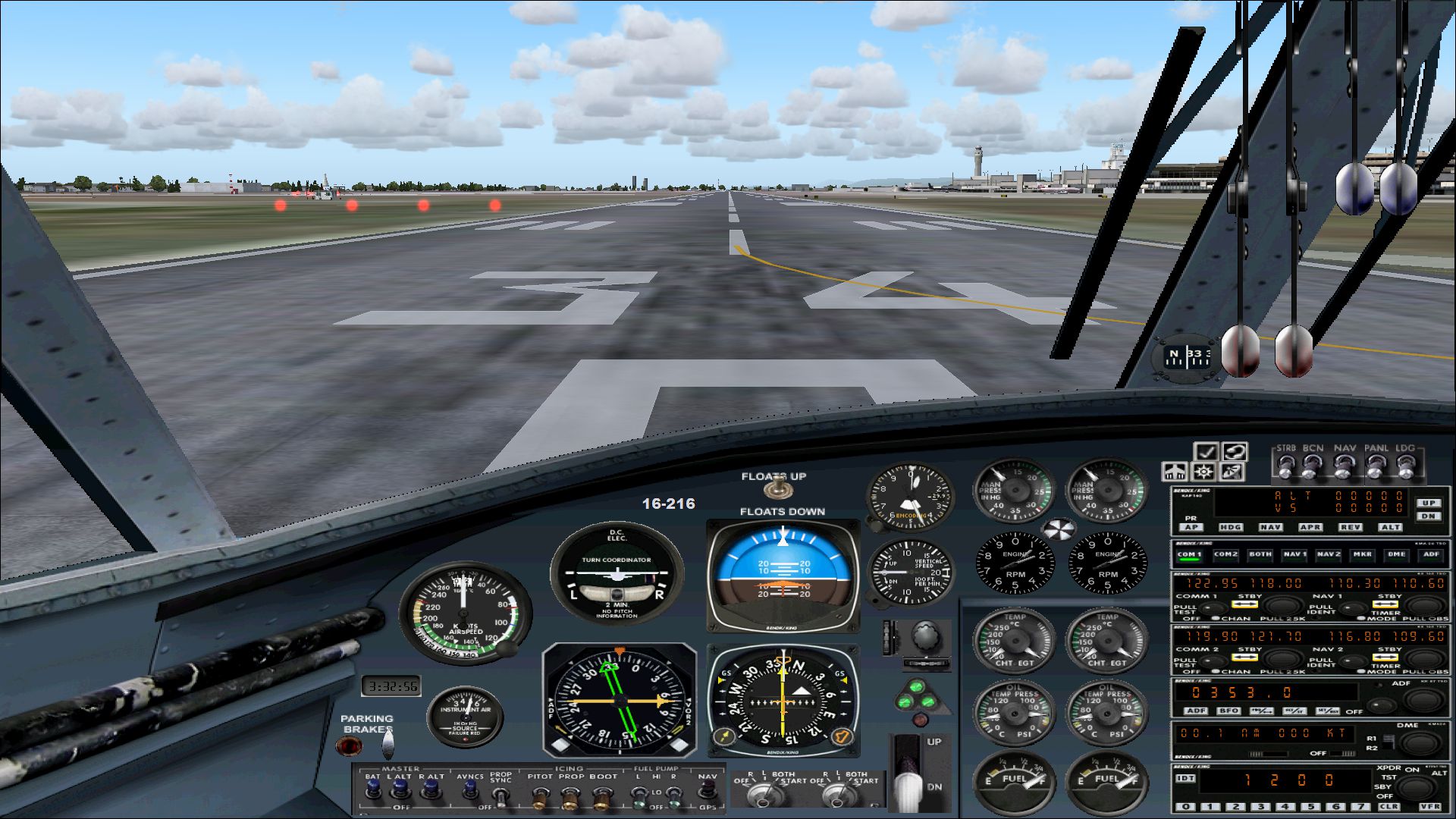Toggle the MKR marker audio button
This screenshot has width=1456, height=819.
tap(1362, 554)
